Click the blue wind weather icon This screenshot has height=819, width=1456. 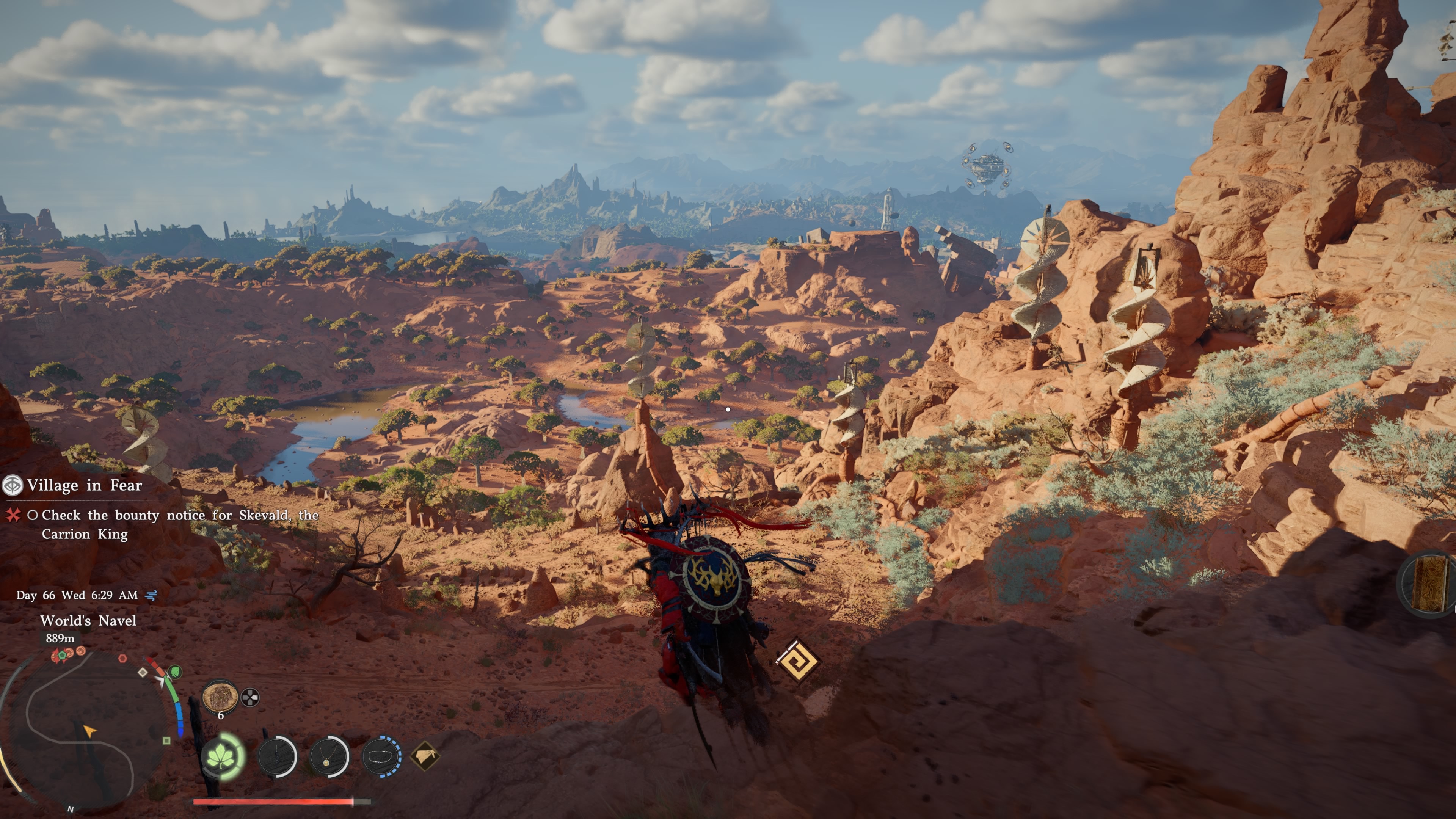pos(151,595)
